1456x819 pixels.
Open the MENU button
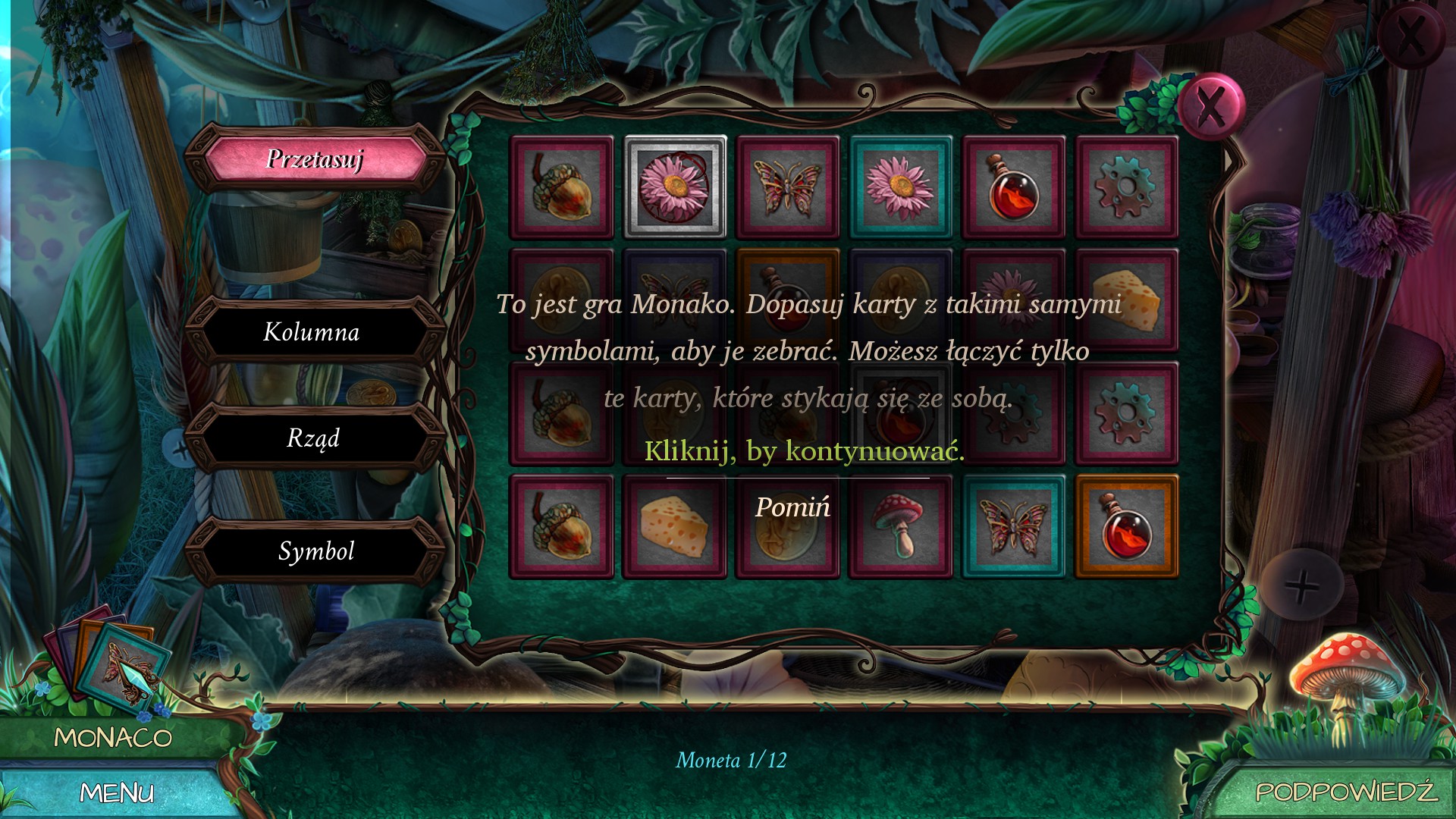pyautogui.click(x=117, y=793)
